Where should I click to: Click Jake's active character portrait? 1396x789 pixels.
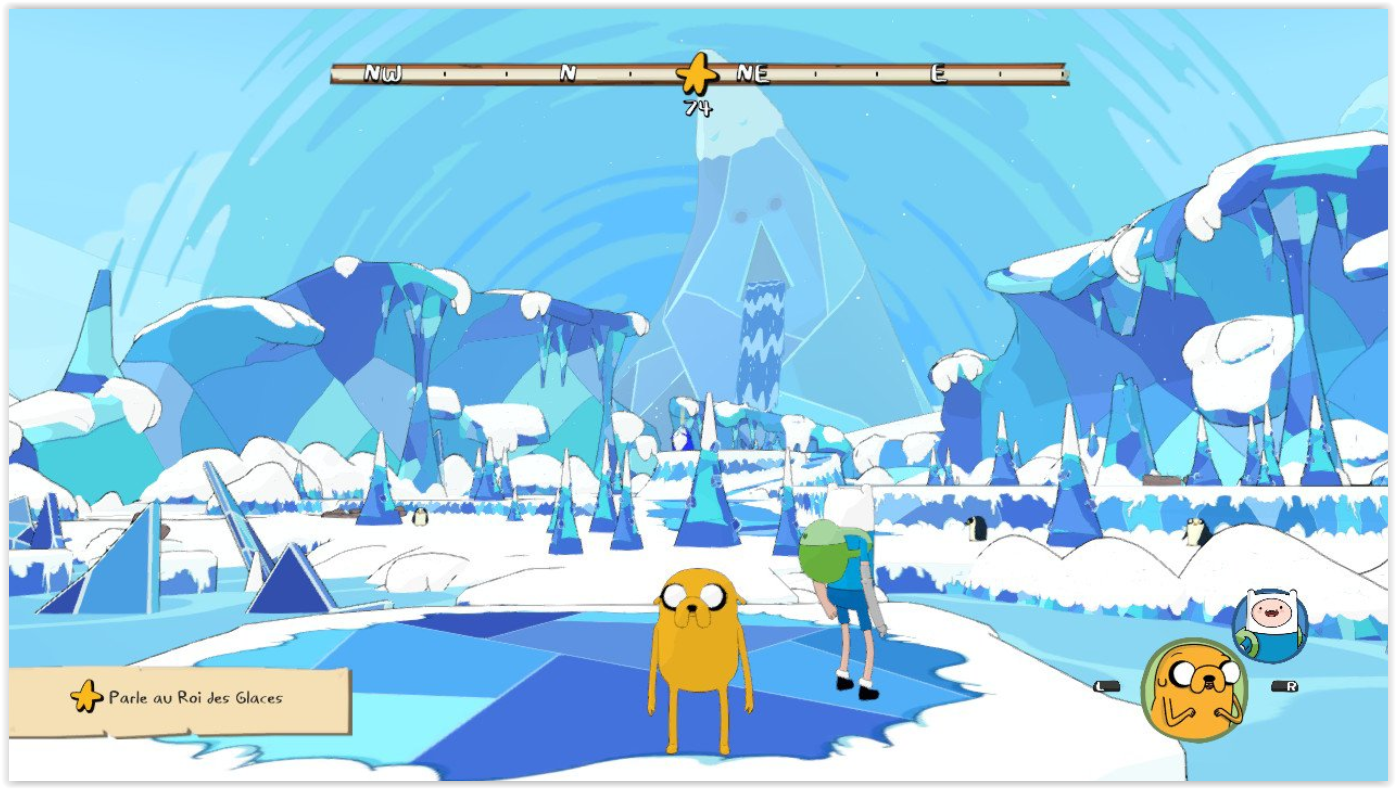click(x=1194, y=690)
